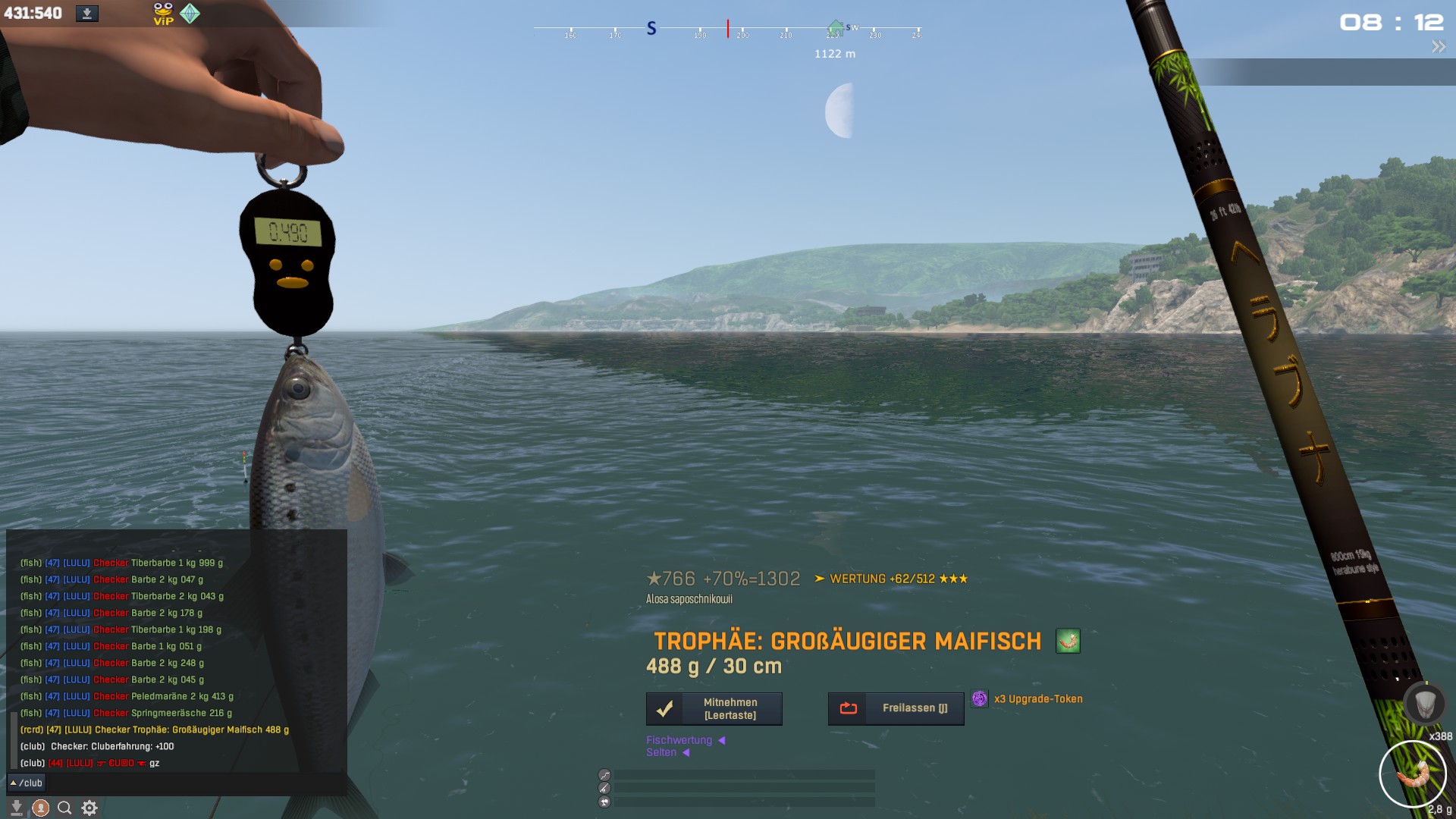Open the green diamond premium icon

190,14
